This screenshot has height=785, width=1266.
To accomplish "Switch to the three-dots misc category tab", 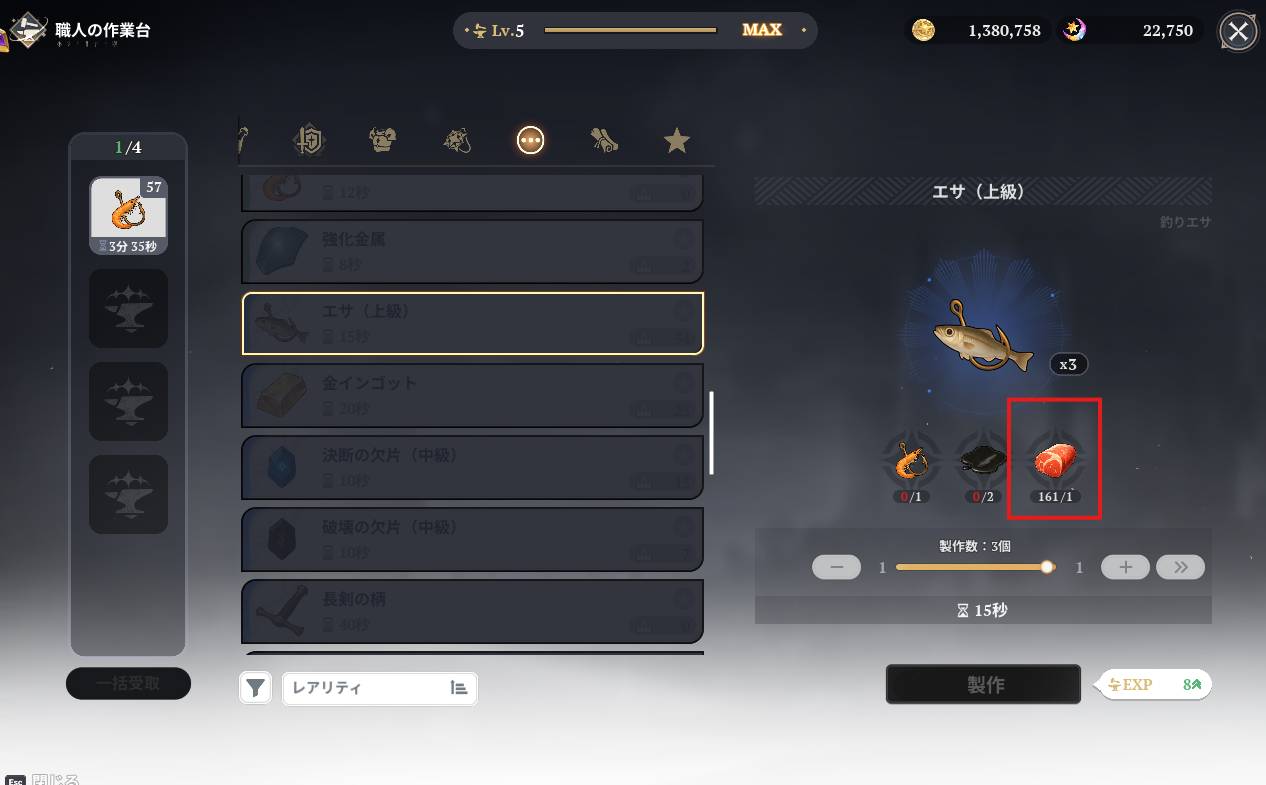I will coord(530,141).
